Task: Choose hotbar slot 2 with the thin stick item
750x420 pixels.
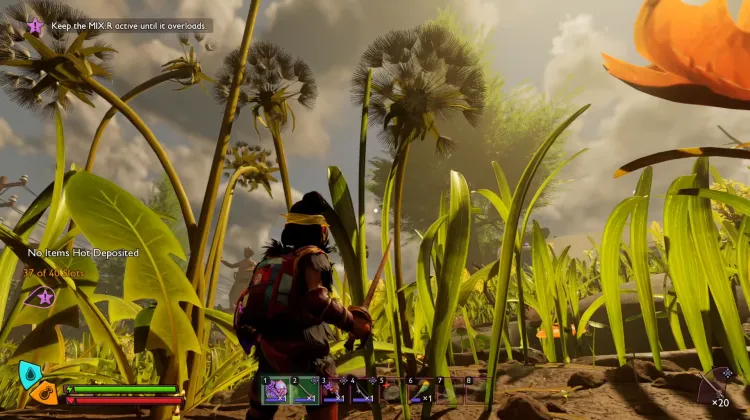Action: click(305, 391)
